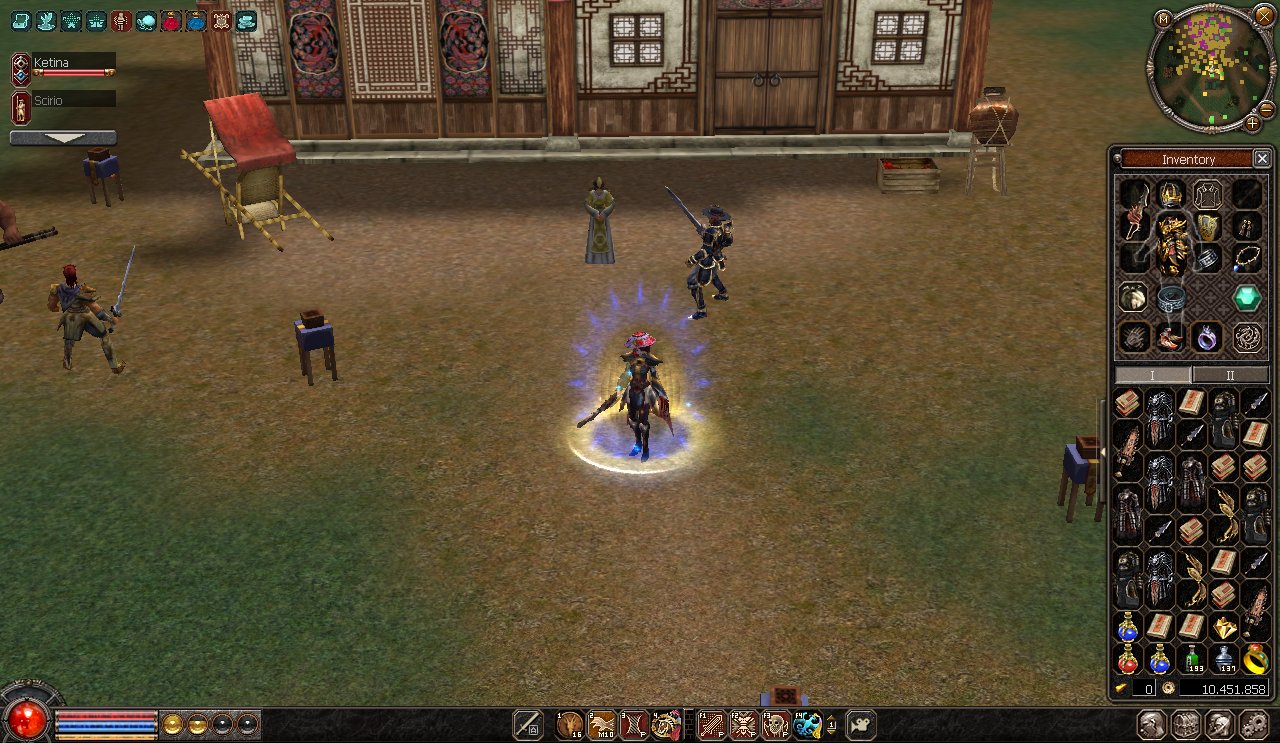Toggle auto-attack sword button
This screenshot has width=1280, height=743.
[x=527, y=725]
